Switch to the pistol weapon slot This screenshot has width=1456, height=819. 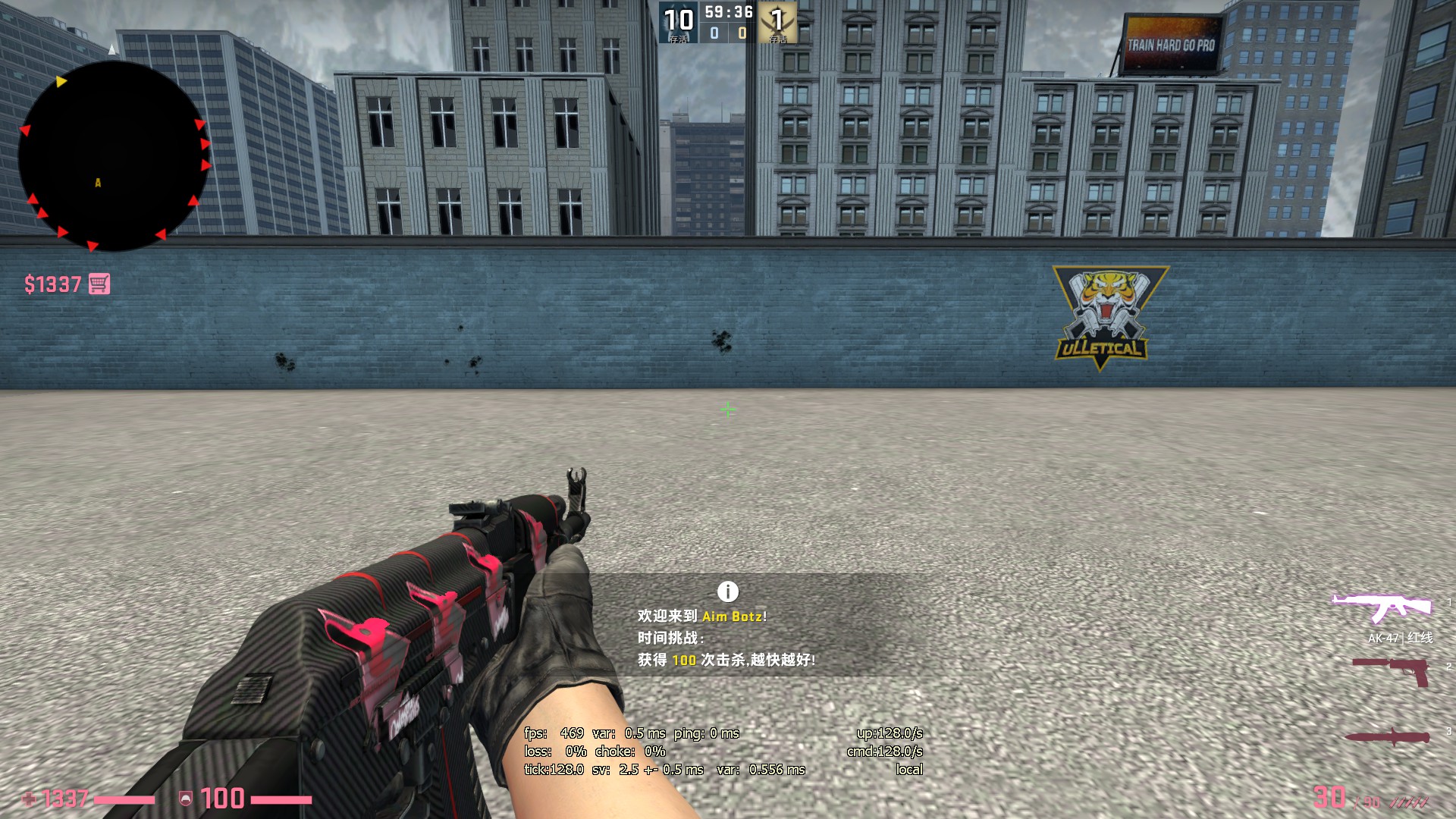point(1392,671)
